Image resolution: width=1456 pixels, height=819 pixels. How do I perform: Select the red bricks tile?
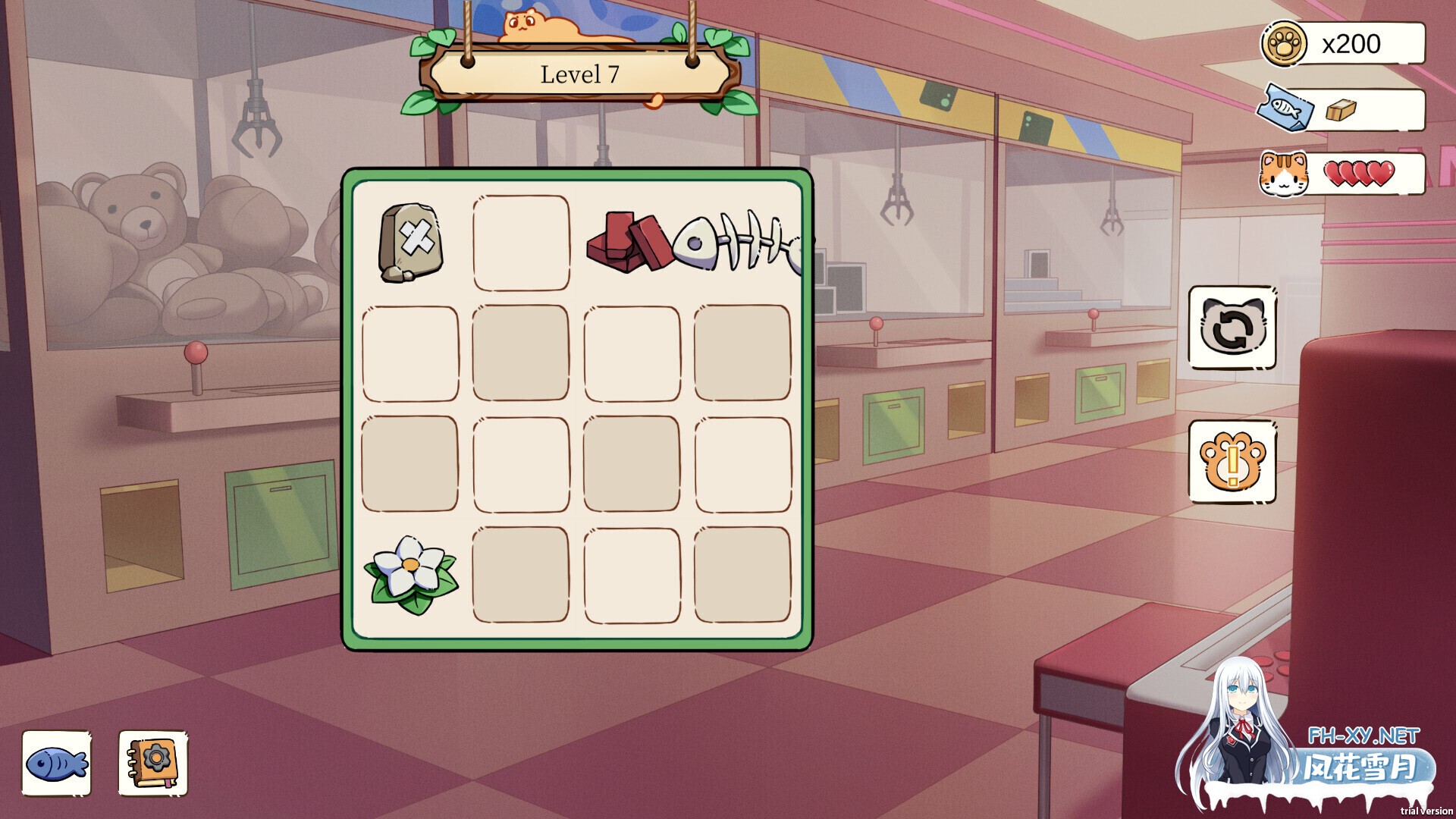pyautogui.click(x=629, y=243)
